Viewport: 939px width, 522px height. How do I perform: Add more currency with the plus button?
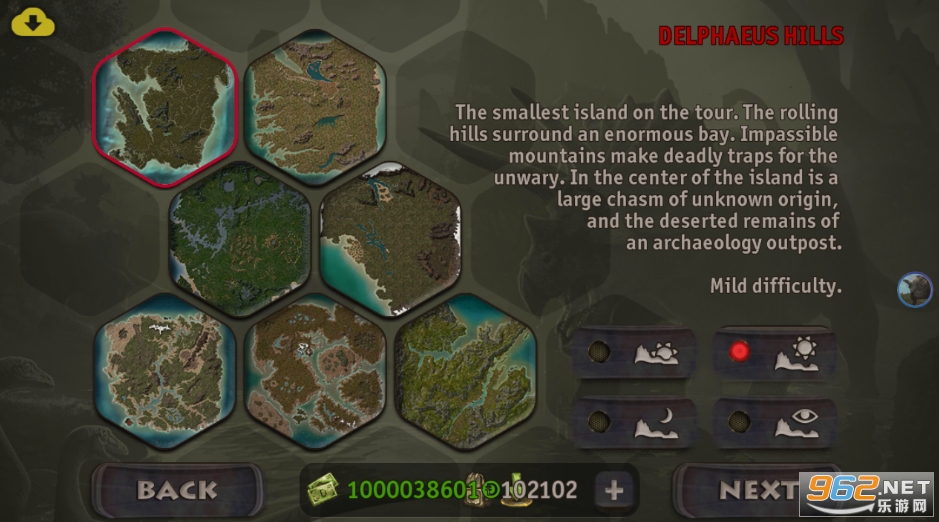[x=614, y=490]
